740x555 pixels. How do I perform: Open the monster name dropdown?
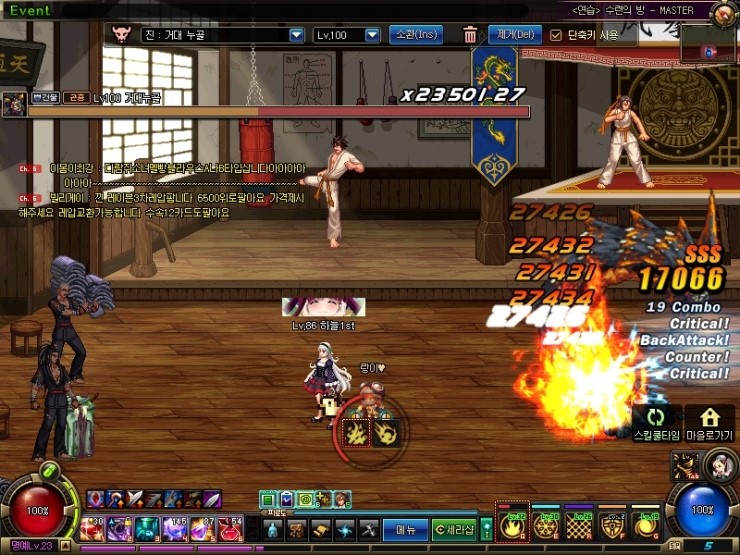(x=295, y=35)
